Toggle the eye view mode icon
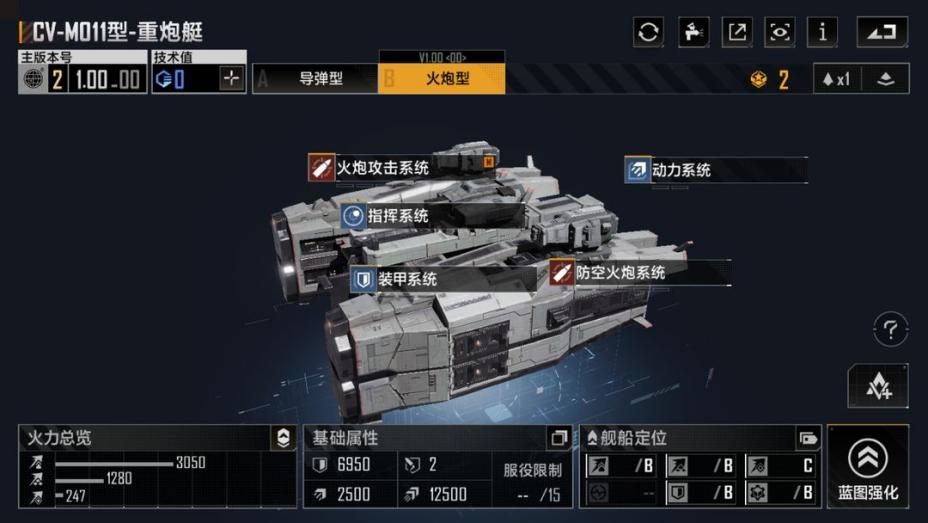This screenshot has height=523, width=928. click(x=779, y=32)
